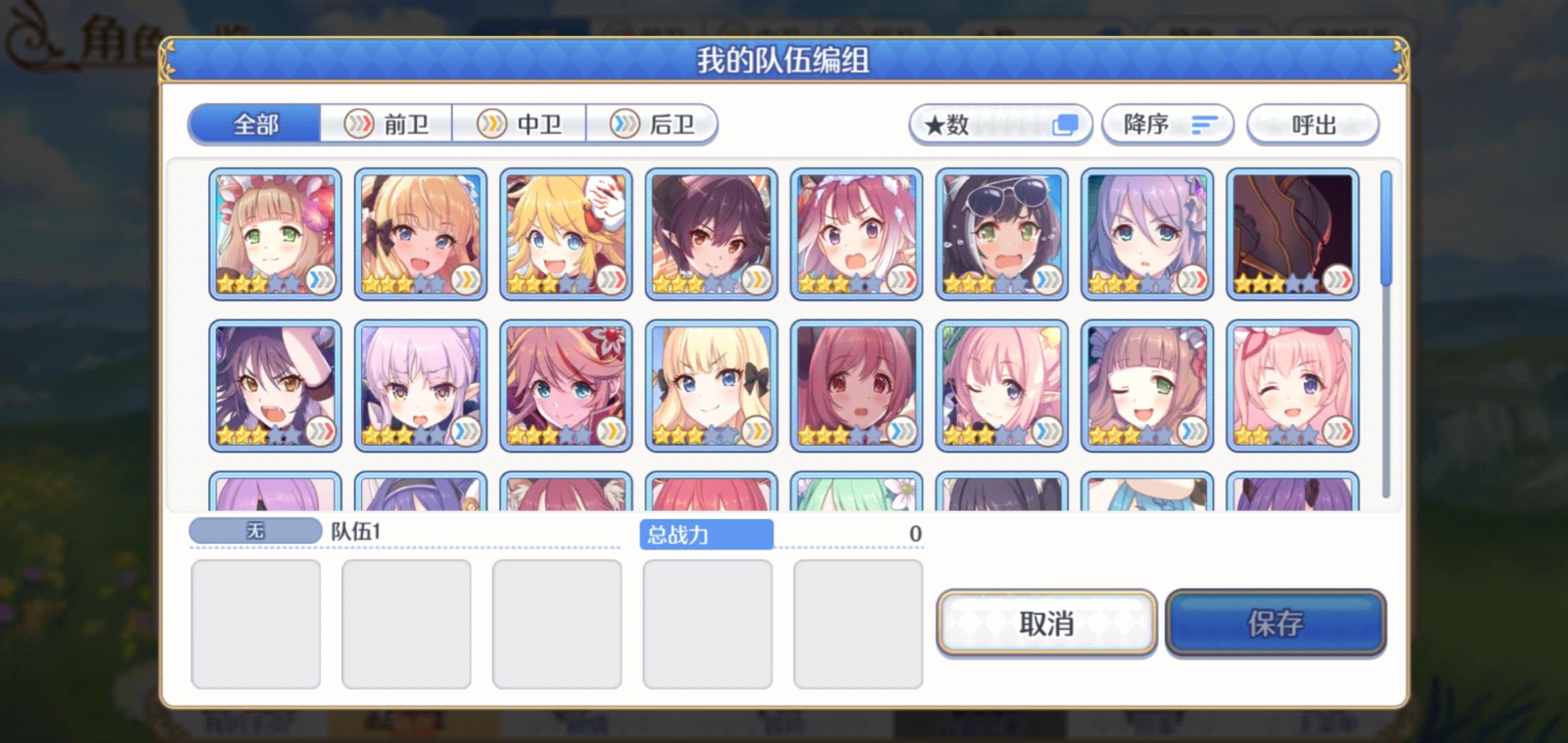Screen dimensions: 1568x743
Task: Open the 呼出 callout options
Action: tap(1311, 124)
